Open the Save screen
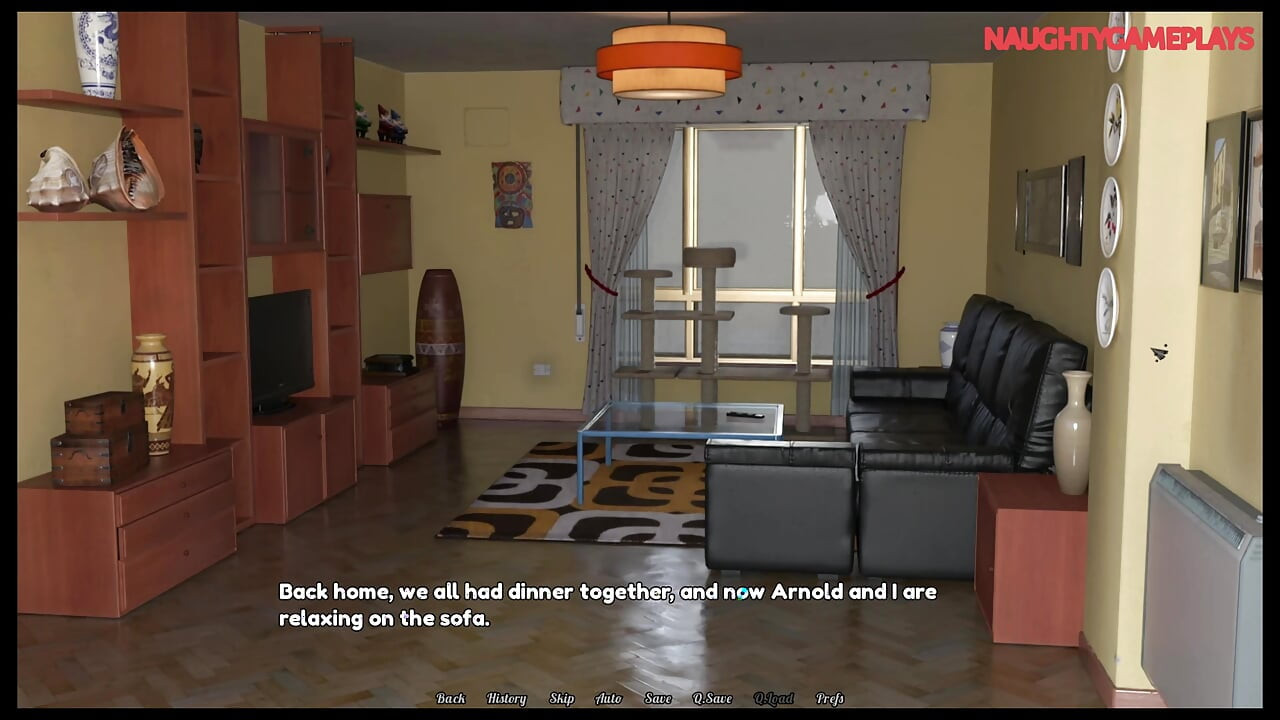Viewport: 1280px width, 720px height. coord(657,698)
